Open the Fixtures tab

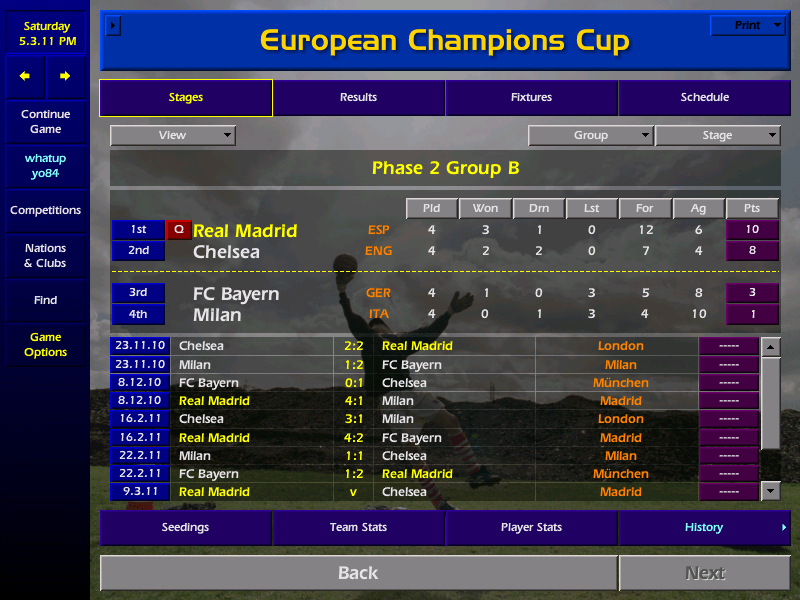[x=531, y=98]
